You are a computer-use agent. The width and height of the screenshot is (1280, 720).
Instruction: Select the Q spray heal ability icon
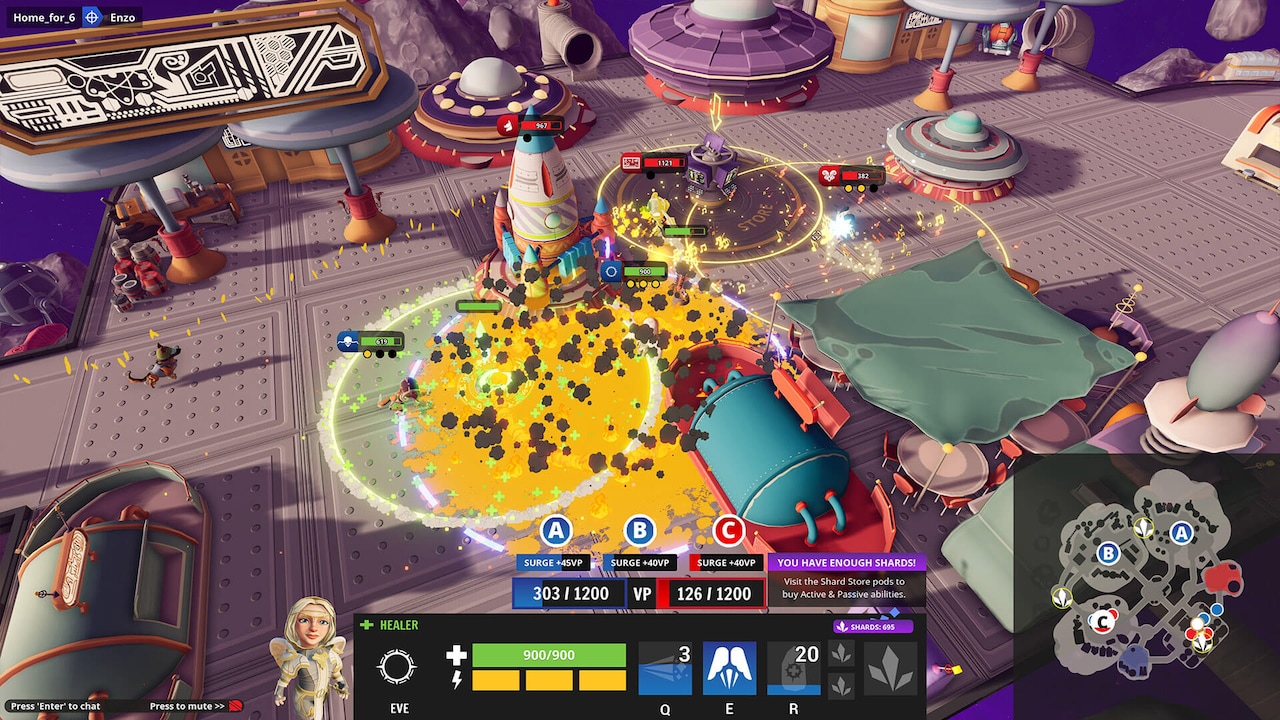662,665
